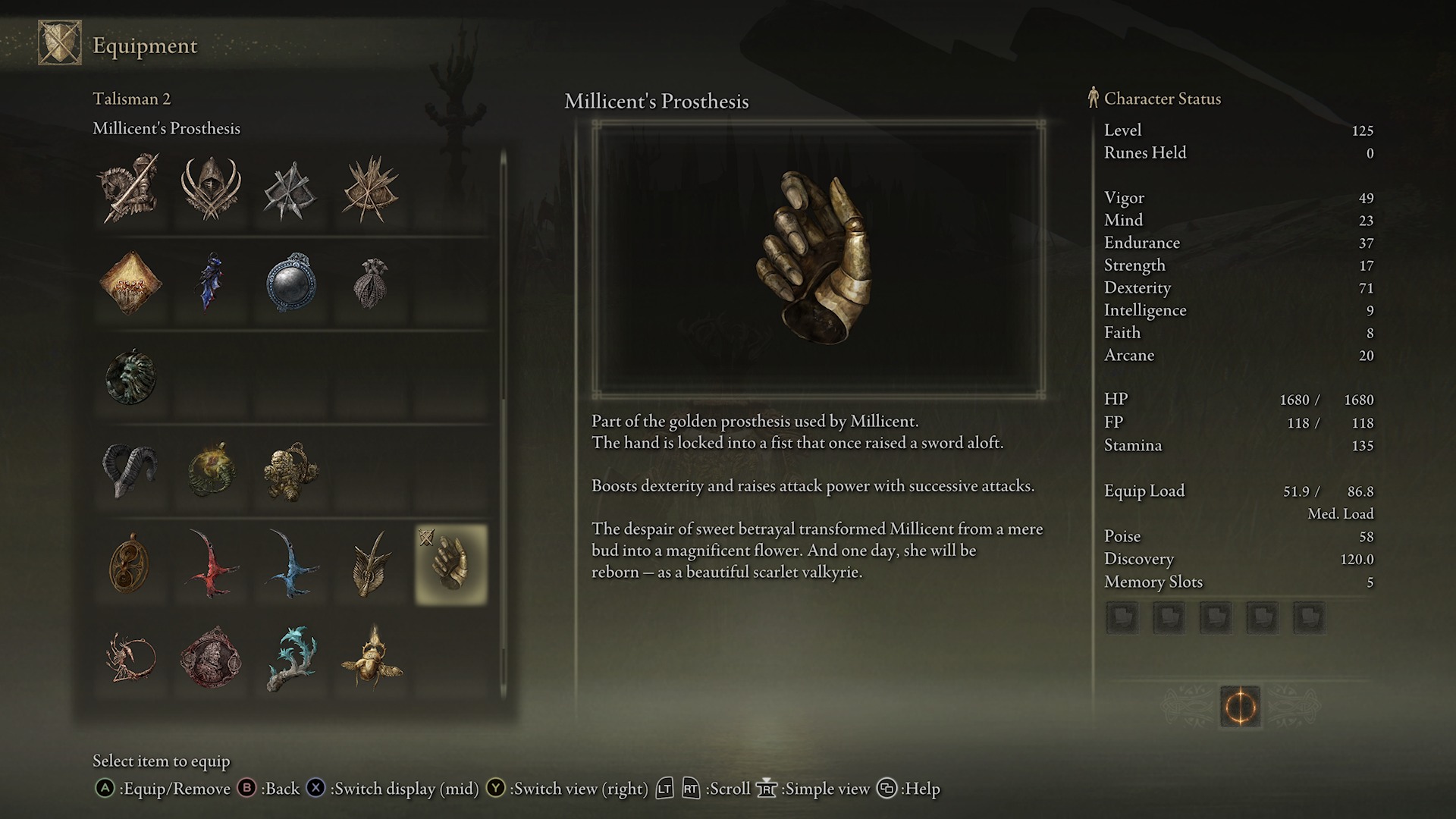The width and height of the screenshot is (1456, 819).
Task: Select the golden winged horn talisman
Action: 372,565
